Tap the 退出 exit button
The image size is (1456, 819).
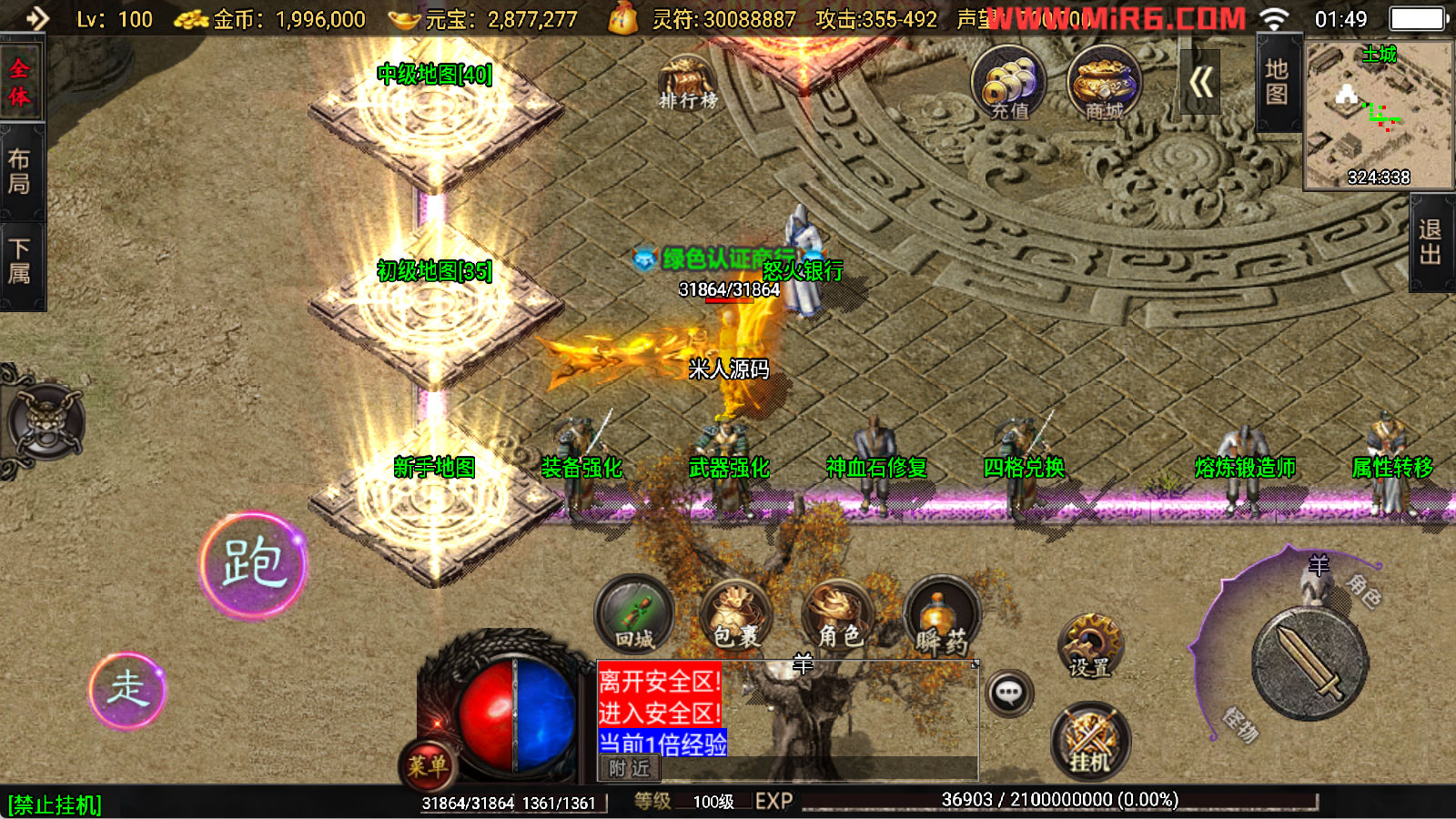coord(1431,242)
